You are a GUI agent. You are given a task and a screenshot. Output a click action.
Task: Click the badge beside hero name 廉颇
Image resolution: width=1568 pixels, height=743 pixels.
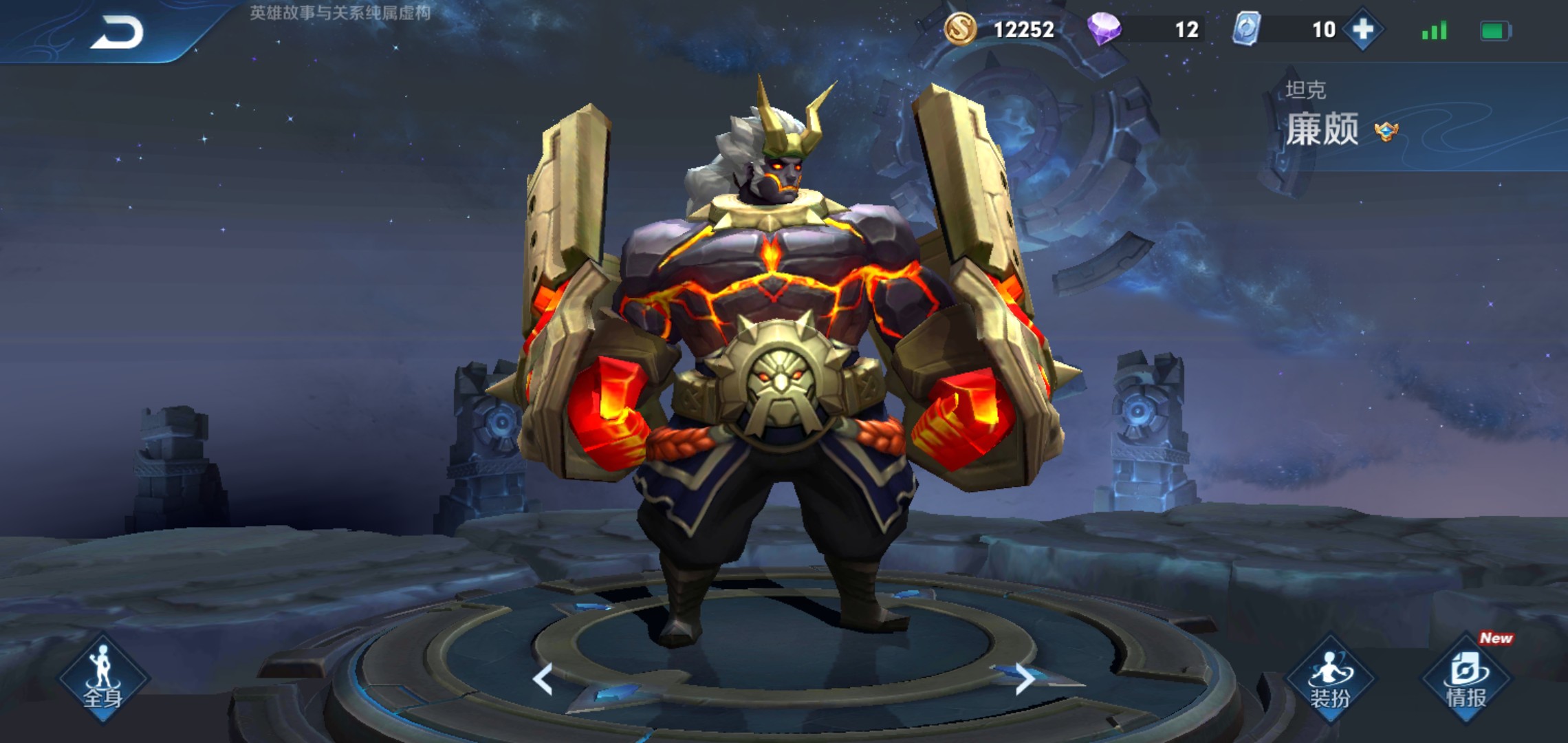(1386, 131)
